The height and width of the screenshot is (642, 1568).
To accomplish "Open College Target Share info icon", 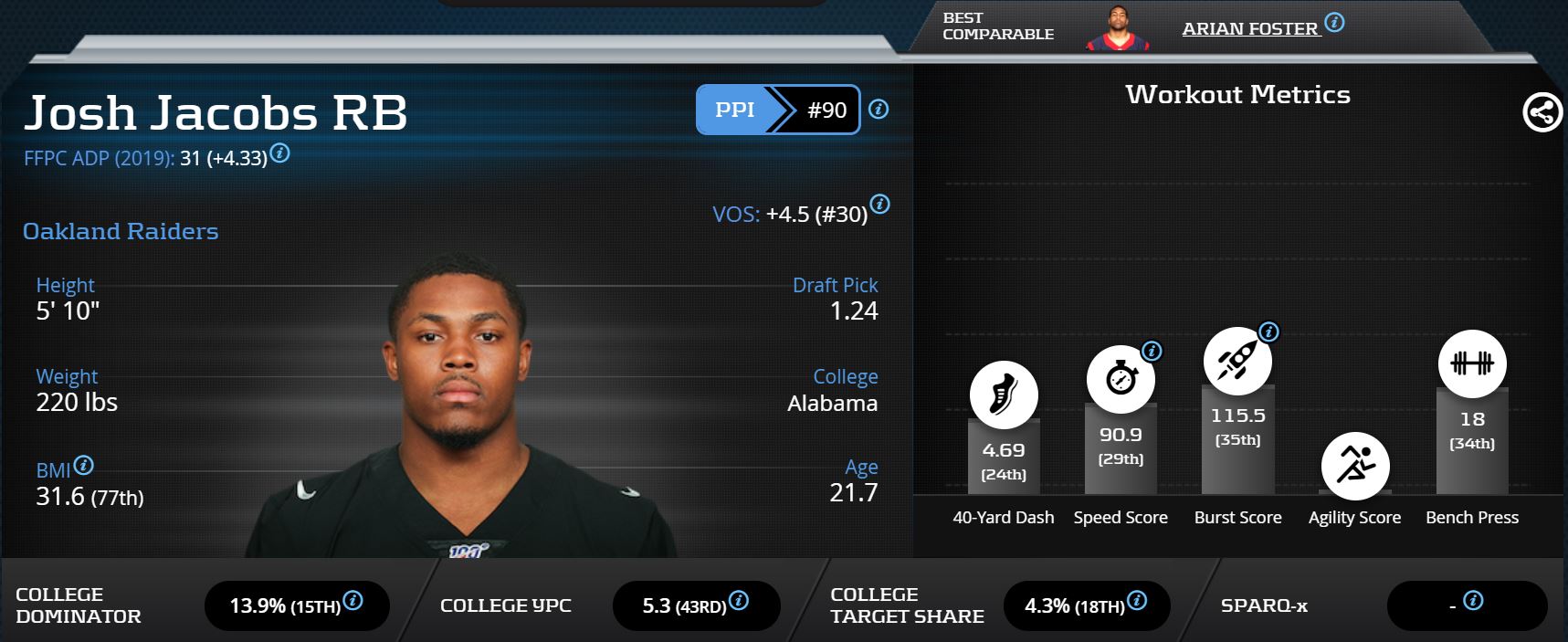I will coord(1137,601).
